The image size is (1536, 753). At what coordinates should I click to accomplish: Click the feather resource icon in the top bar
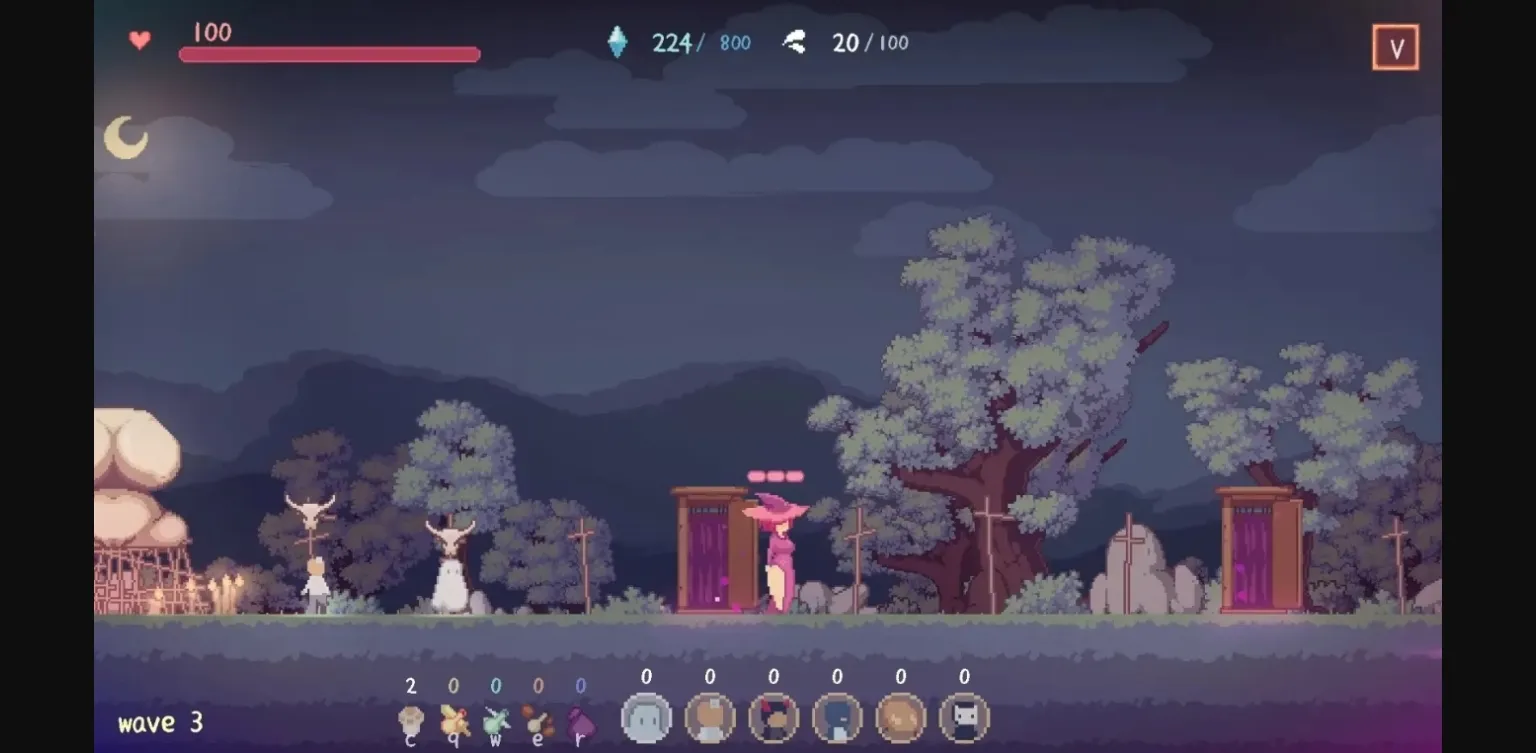(793, 41)
